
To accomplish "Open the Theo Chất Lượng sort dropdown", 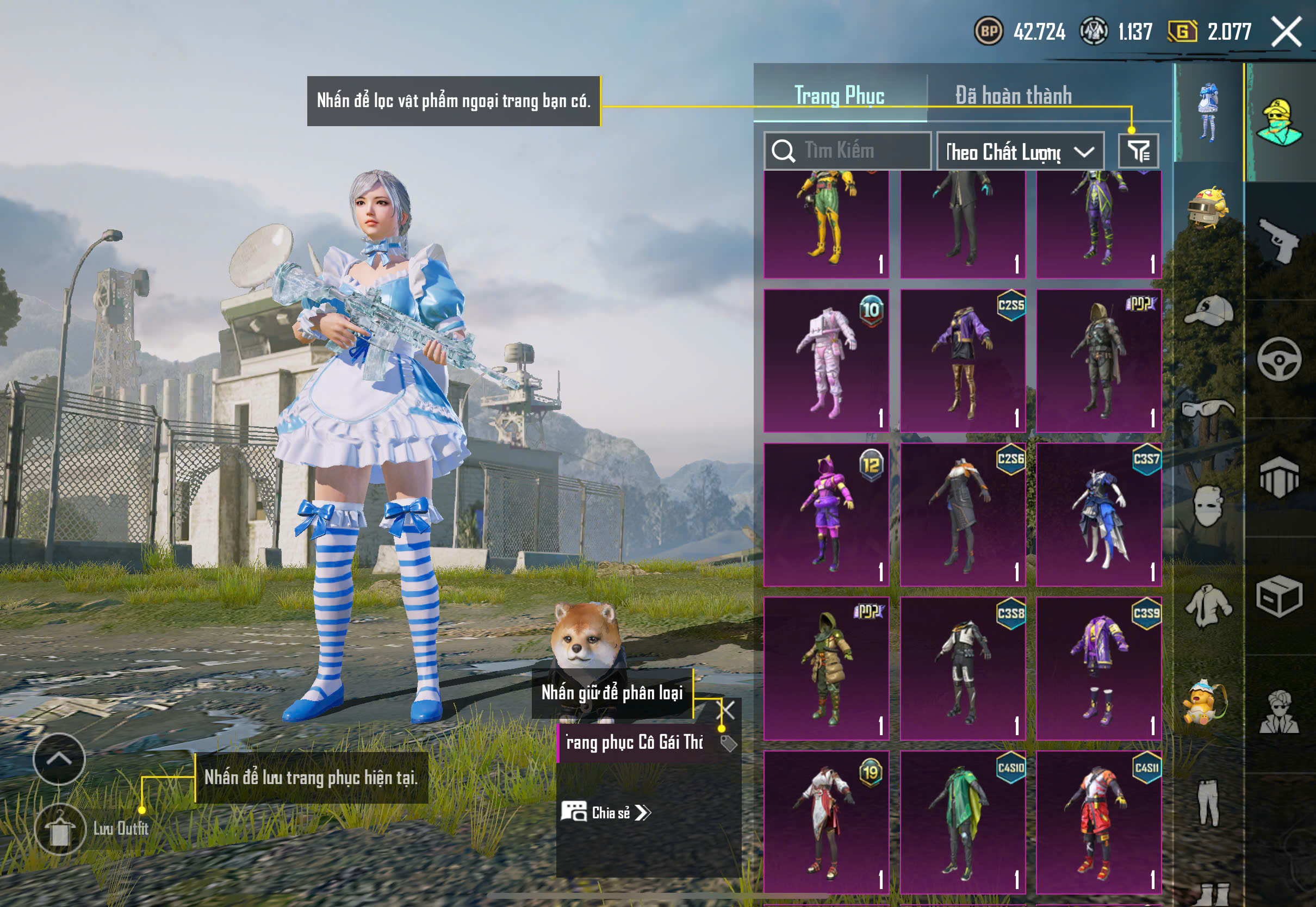I will click(x=1020, y=152).
